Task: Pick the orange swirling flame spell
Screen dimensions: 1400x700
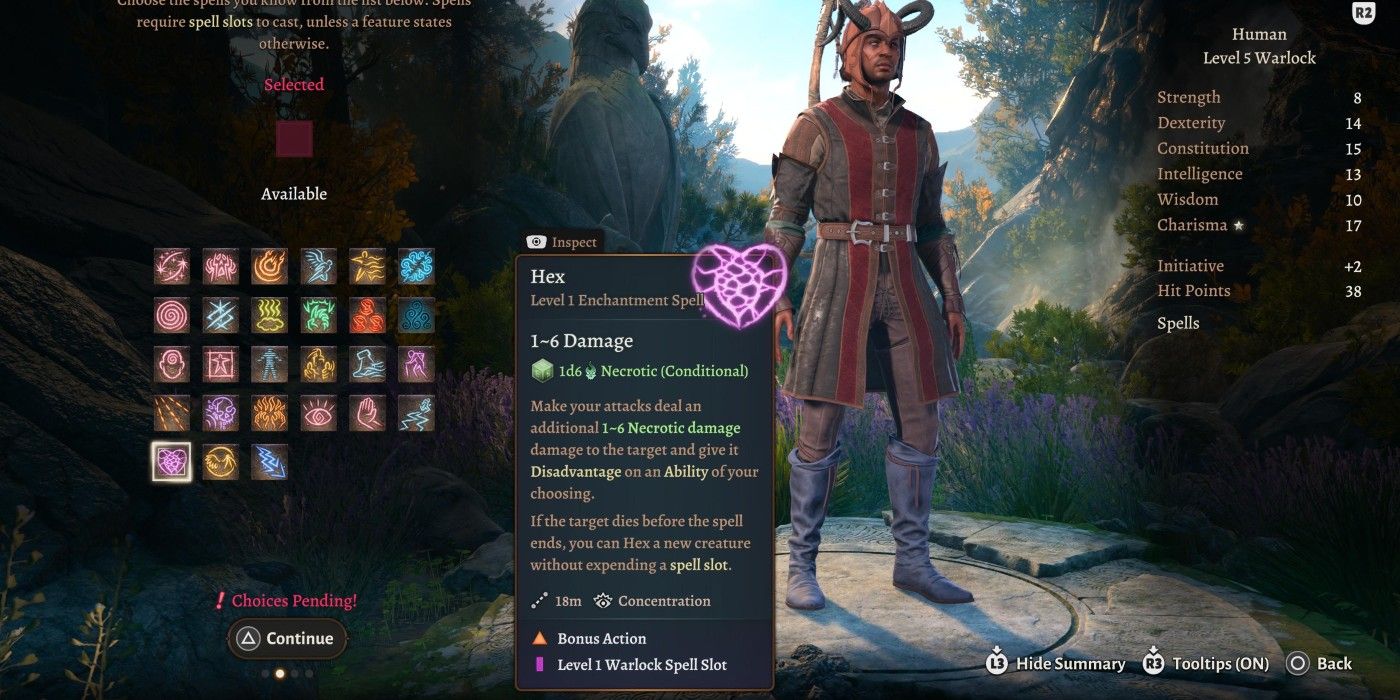Action: click(x=270, y=266)
